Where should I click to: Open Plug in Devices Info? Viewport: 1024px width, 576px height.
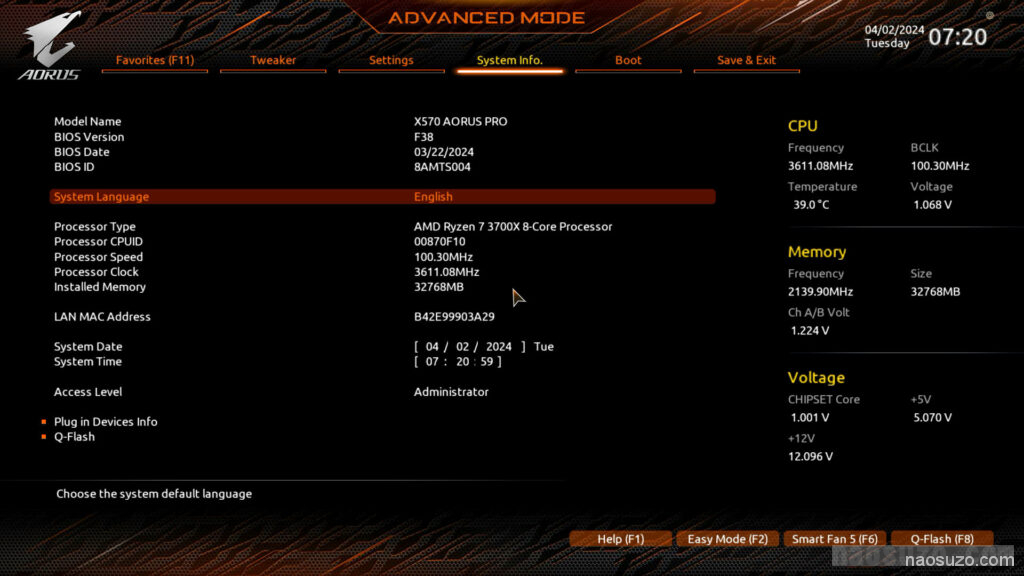105,422
